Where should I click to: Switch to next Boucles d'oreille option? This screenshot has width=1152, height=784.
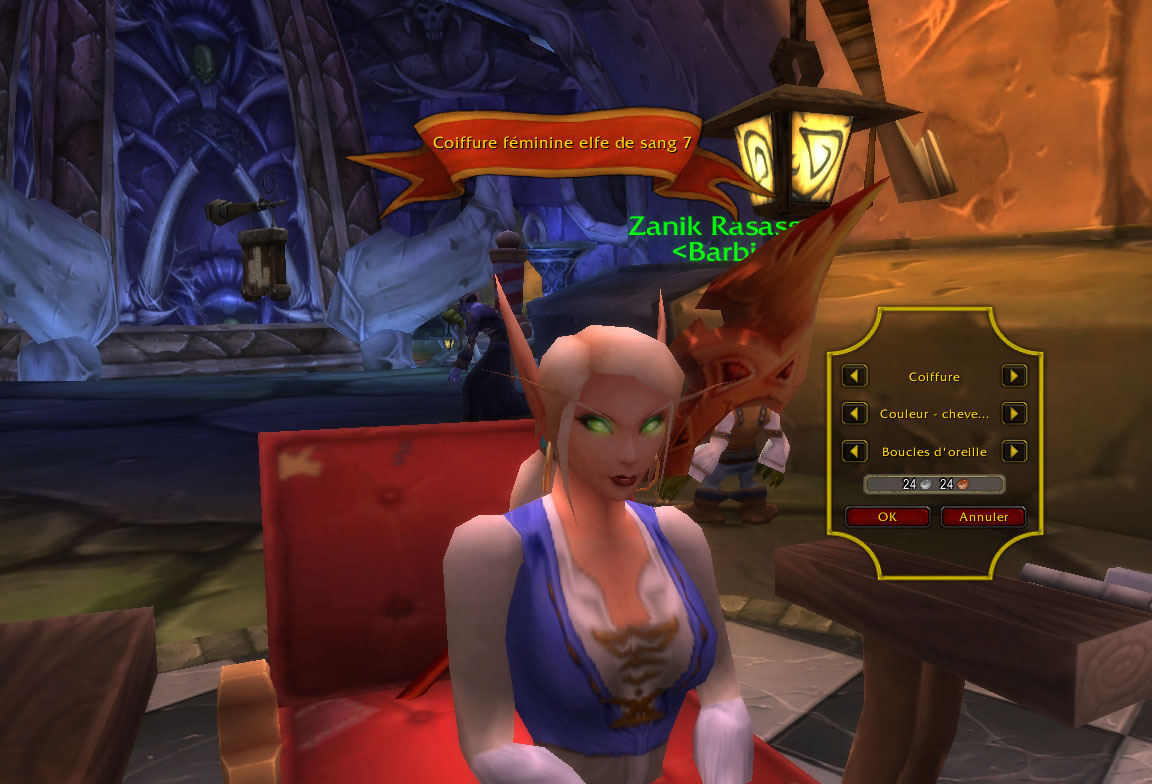[x=1014, y=451]
